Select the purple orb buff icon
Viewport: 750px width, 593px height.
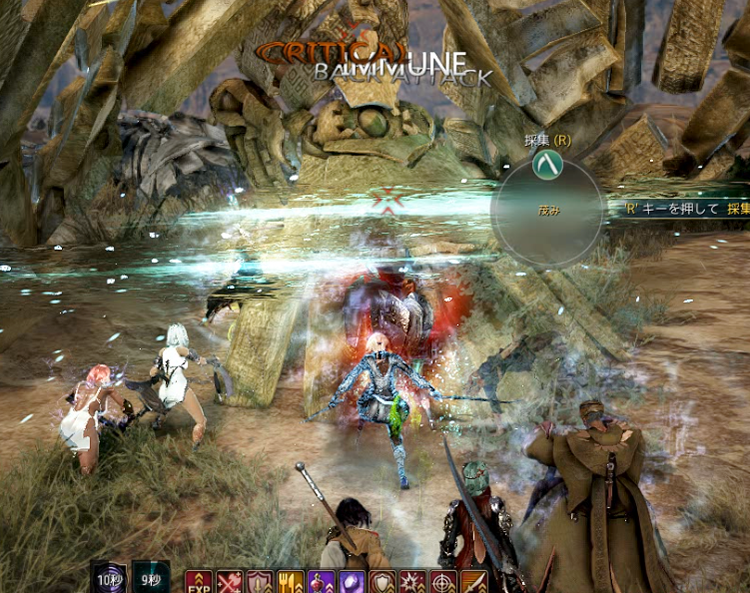pos(352,582)
